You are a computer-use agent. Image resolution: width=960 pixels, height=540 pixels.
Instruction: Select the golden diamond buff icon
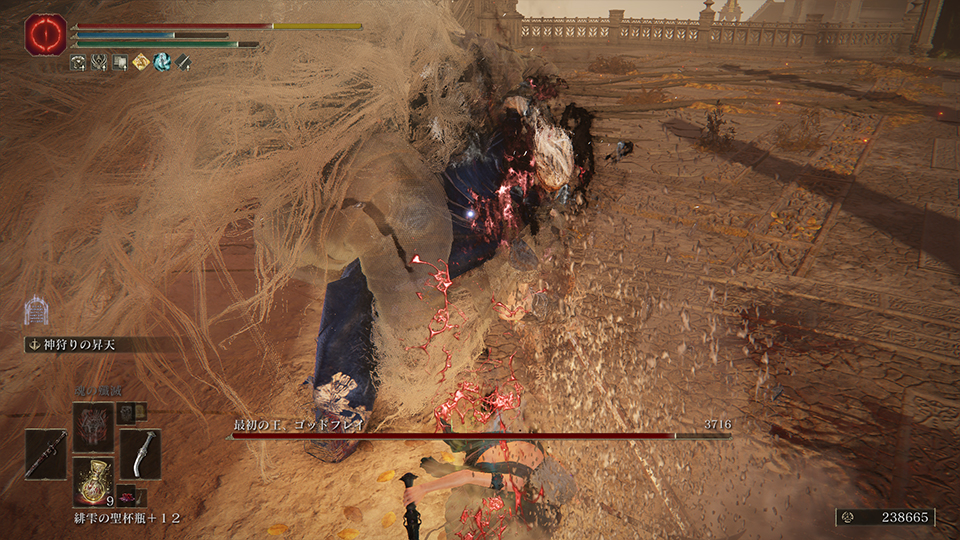tap(141, 63)
